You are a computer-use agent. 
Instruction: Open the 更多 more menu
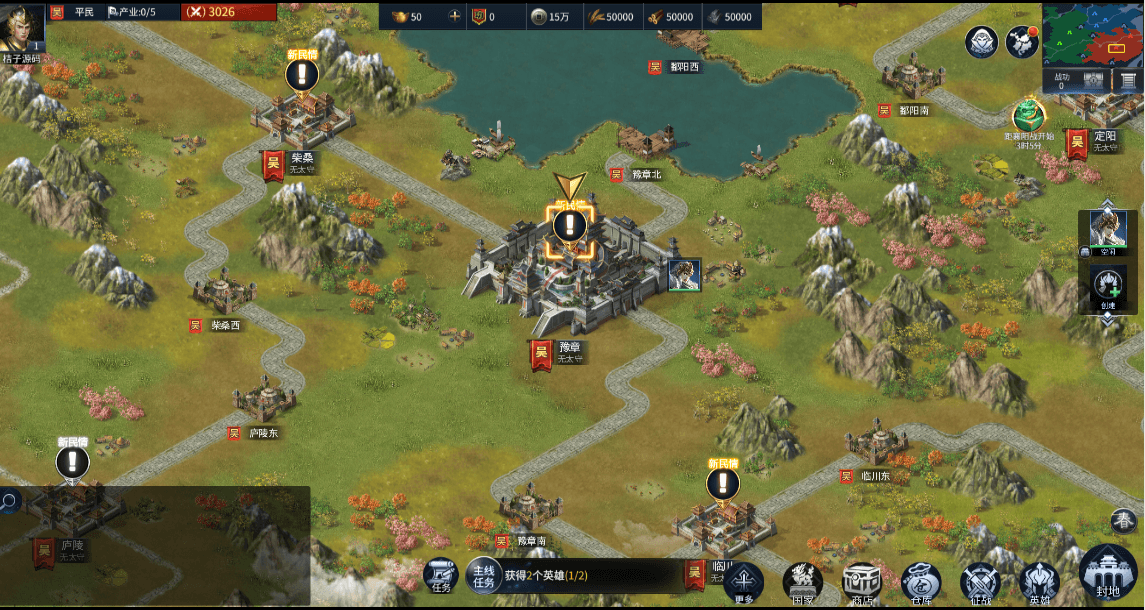743,582
